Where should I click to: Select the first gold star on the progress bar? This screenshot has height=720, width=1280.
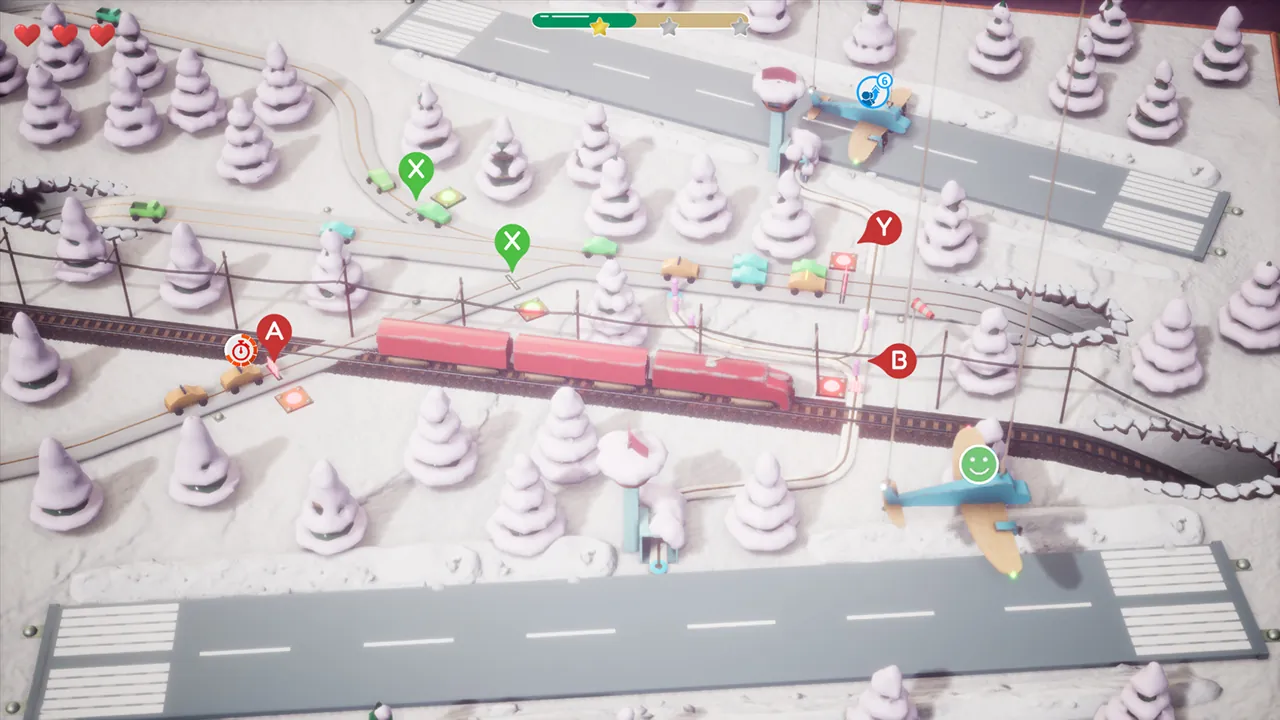click(598, 28)
